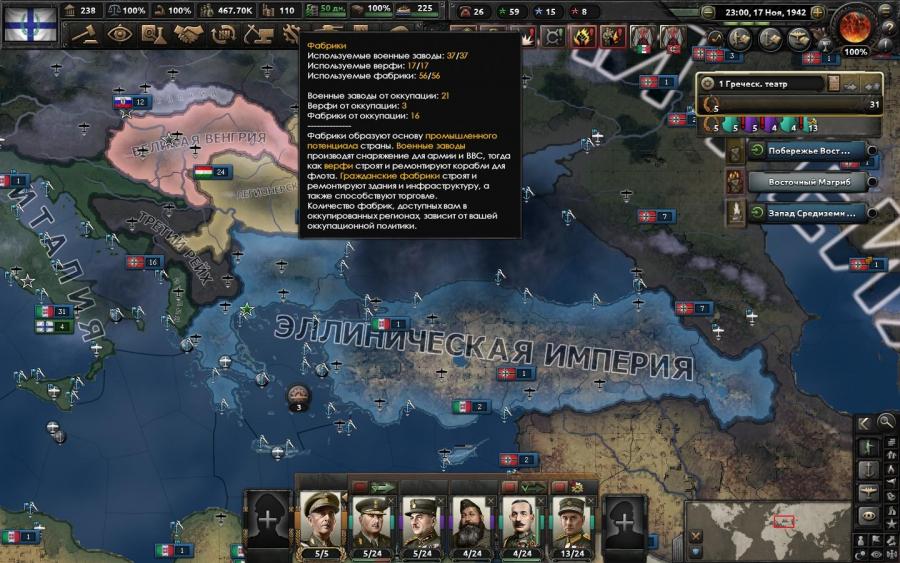Open the magnifying glass search

click(886, 421)
